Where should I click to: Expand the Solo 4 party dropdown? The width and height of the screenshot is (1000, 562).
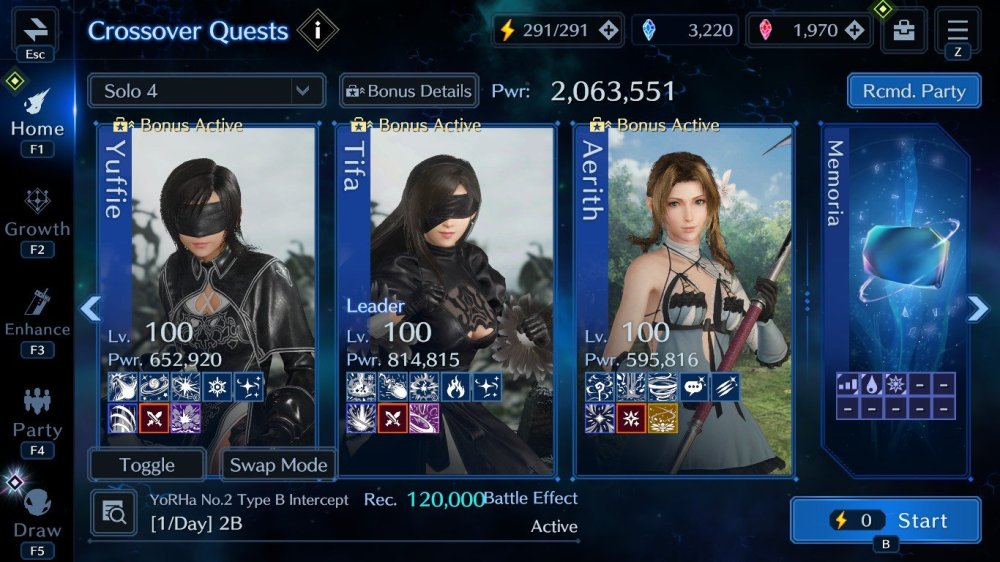pos(206,91)
